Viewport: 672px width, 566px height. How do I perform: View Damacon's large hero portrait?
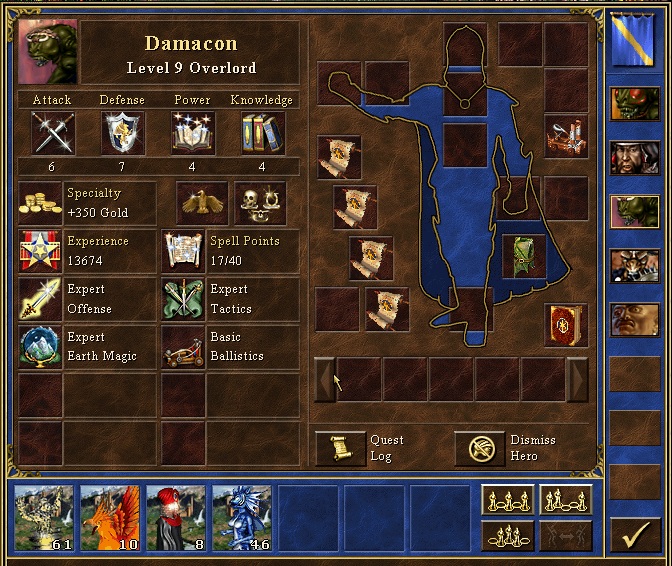coord(47,50)
